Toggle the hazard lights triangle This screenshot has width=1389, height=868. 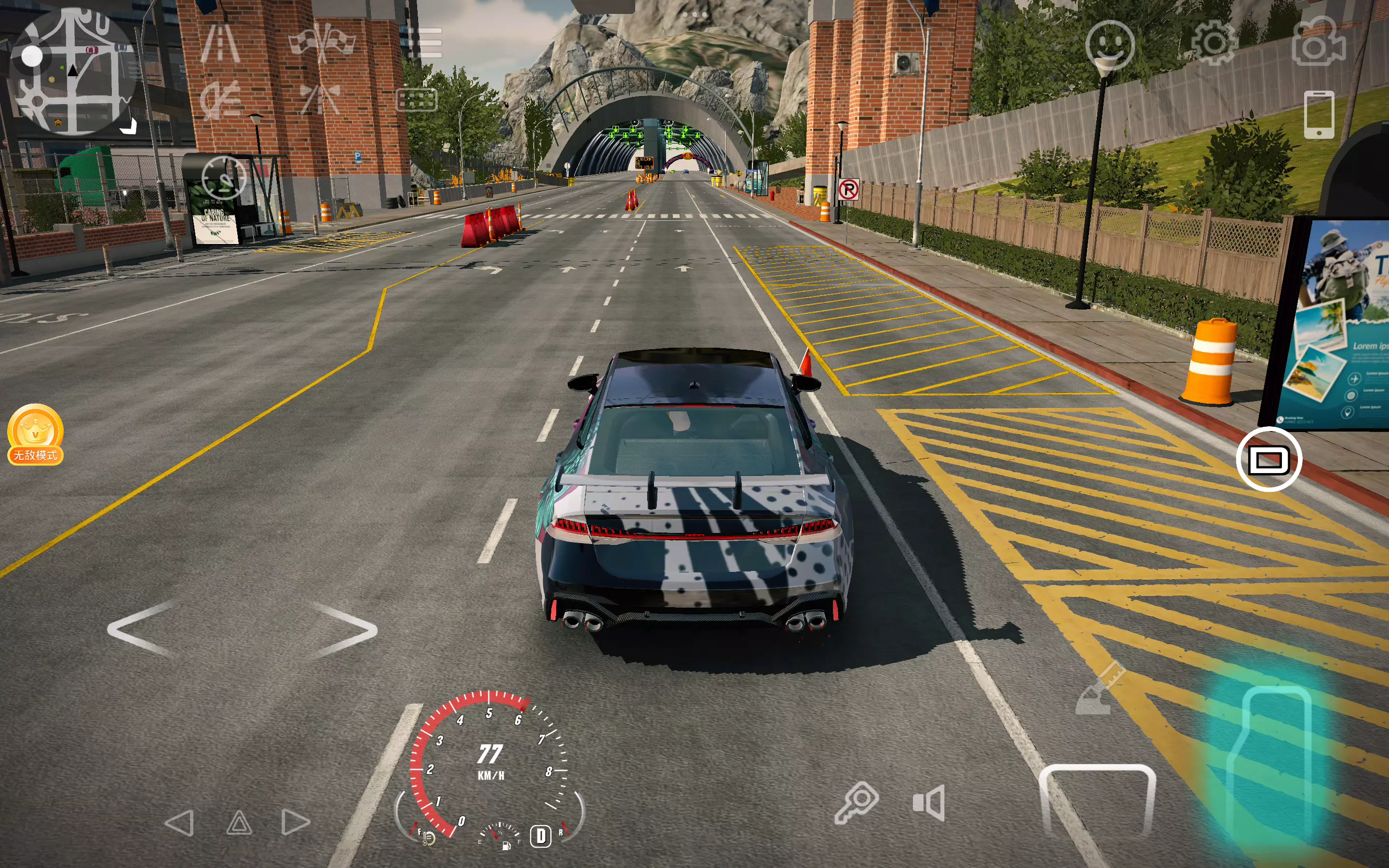[239, 823]
